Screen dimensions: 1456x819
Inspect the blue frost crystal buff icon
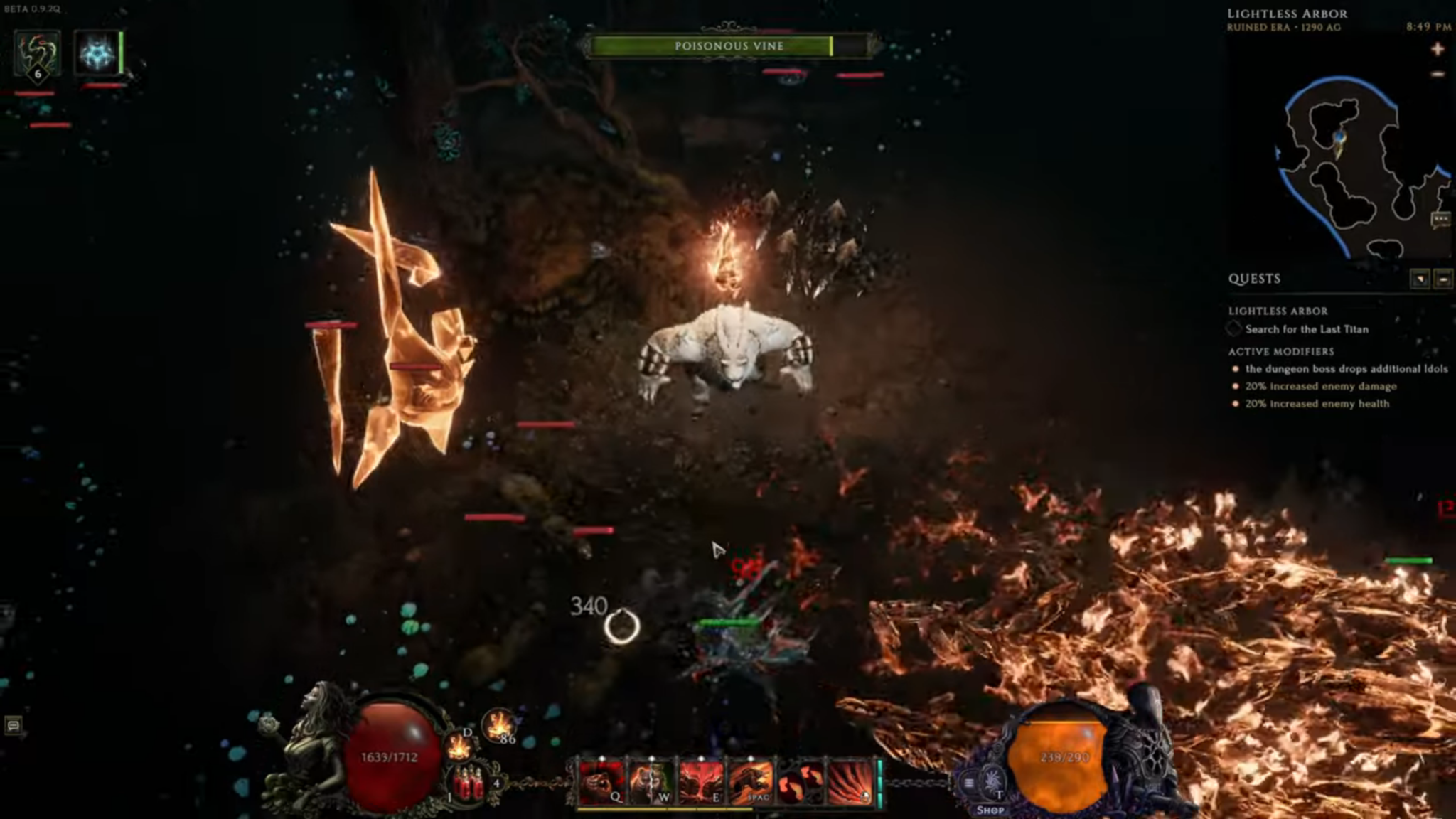[x=97, y=53]
